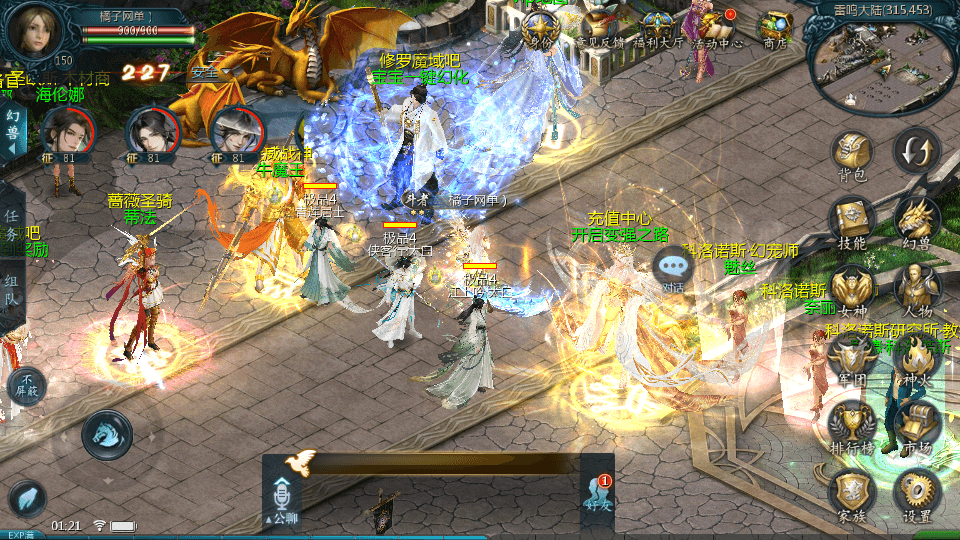This screenshot has height=540, width=960.
Task: Click the 雷鸣大陆 minimap
Action: point(882,62)
